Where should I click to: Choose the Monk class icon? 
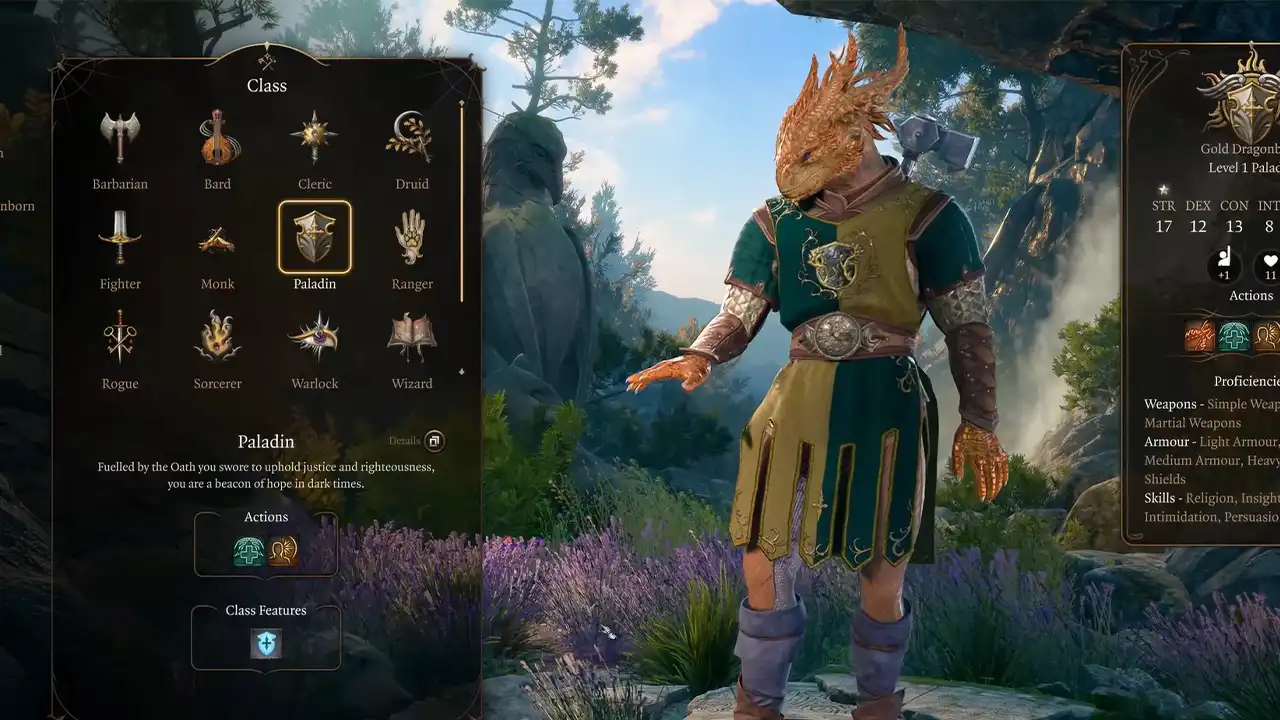point(217,237)
